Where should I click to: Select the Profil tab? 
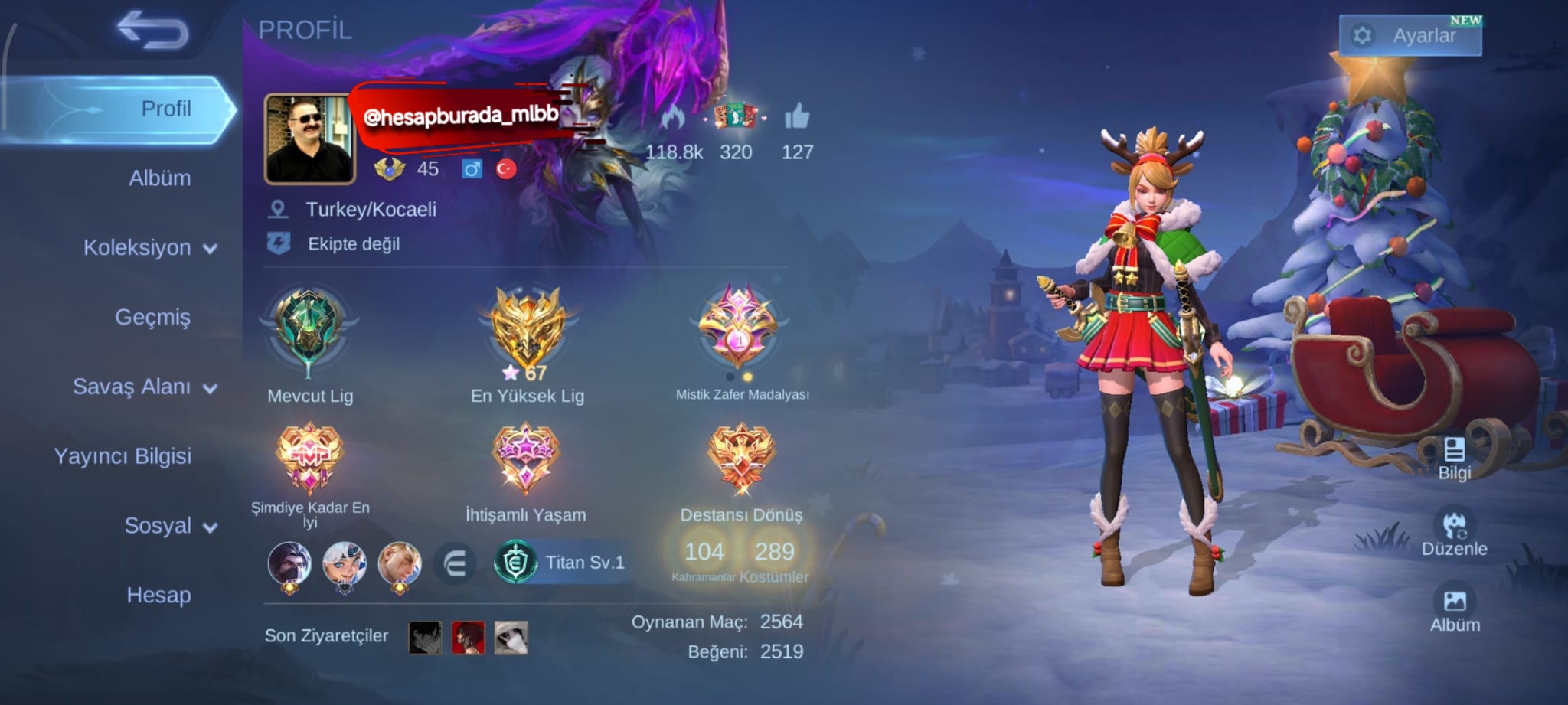coord(165,109)
